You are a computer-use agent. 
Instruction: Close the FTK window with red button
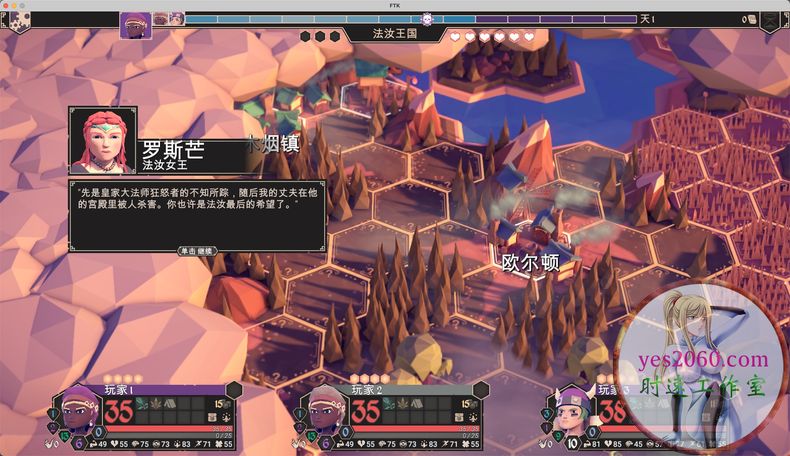pyautogui.click(x=8, y=5)
